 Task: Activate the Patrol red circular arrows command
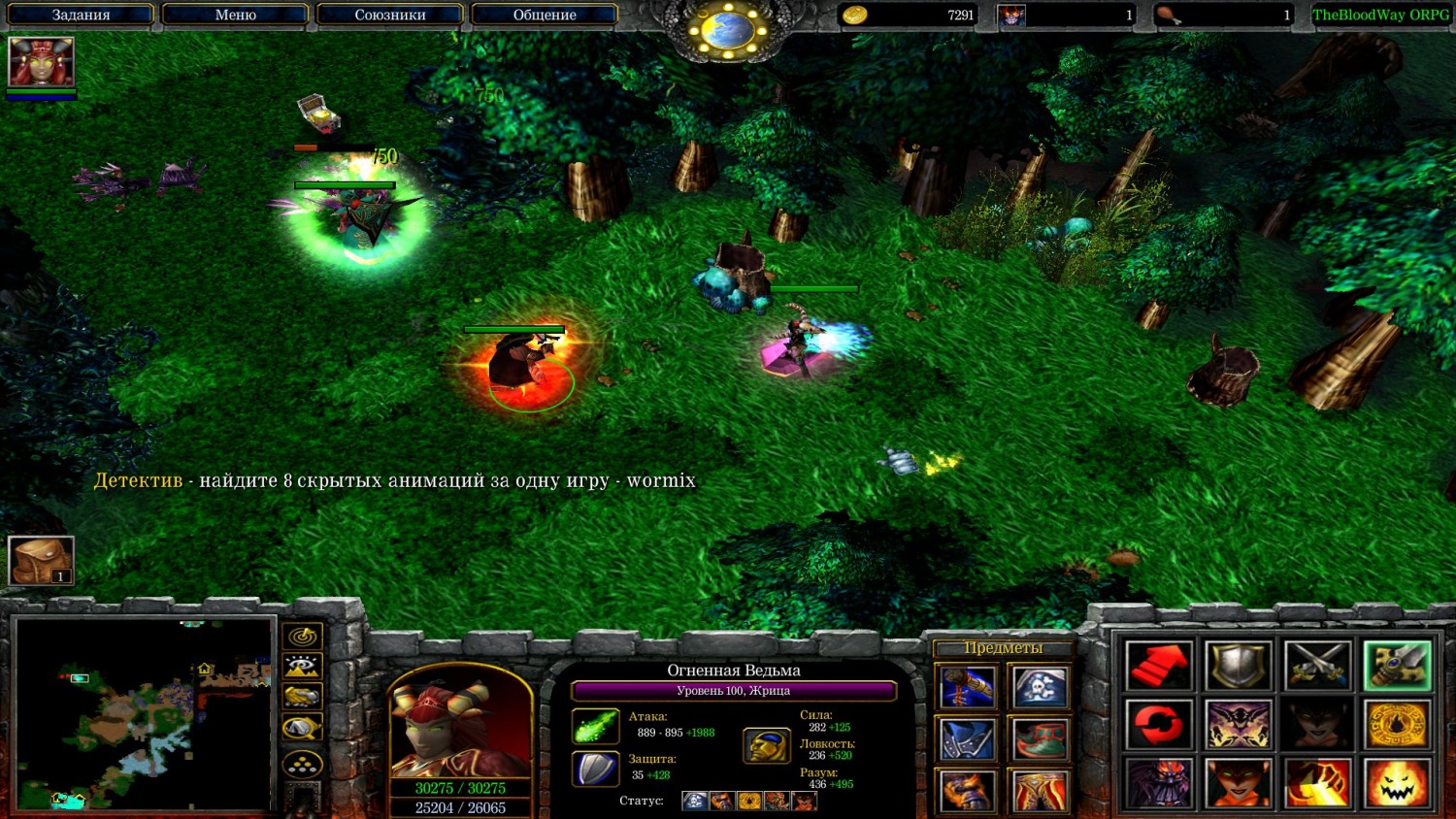pyautogui.click(x=1159, y=724)
